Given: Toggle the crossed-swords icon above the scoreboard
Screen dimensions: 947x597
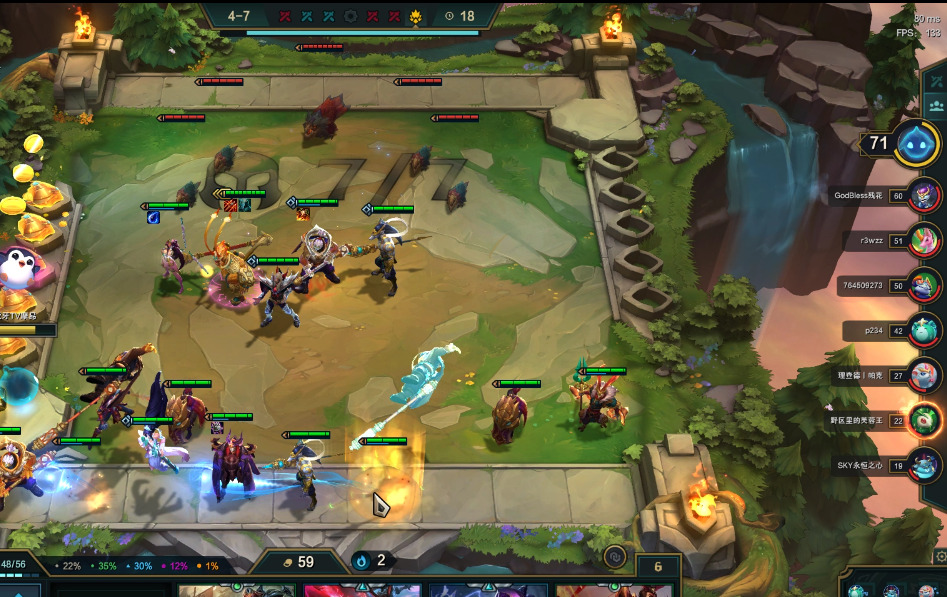Looking at the screenshot, I should (x=937, y=82).
